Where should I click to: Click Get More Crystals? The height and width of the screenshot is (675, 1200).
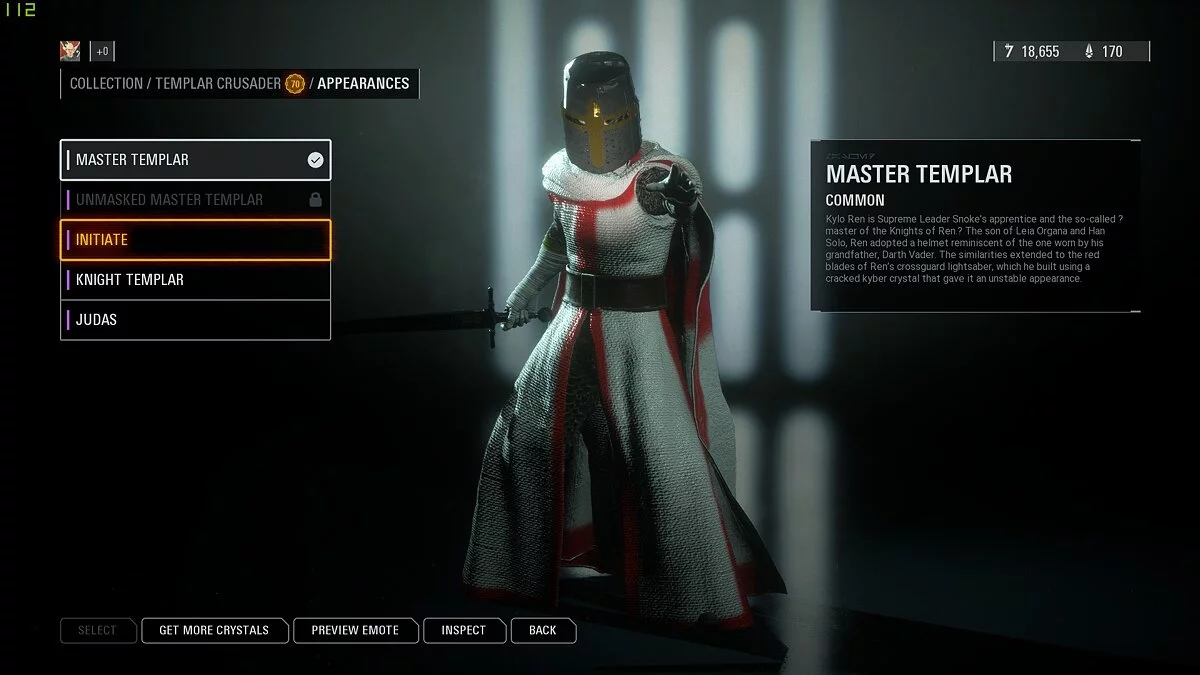(214, 630)
